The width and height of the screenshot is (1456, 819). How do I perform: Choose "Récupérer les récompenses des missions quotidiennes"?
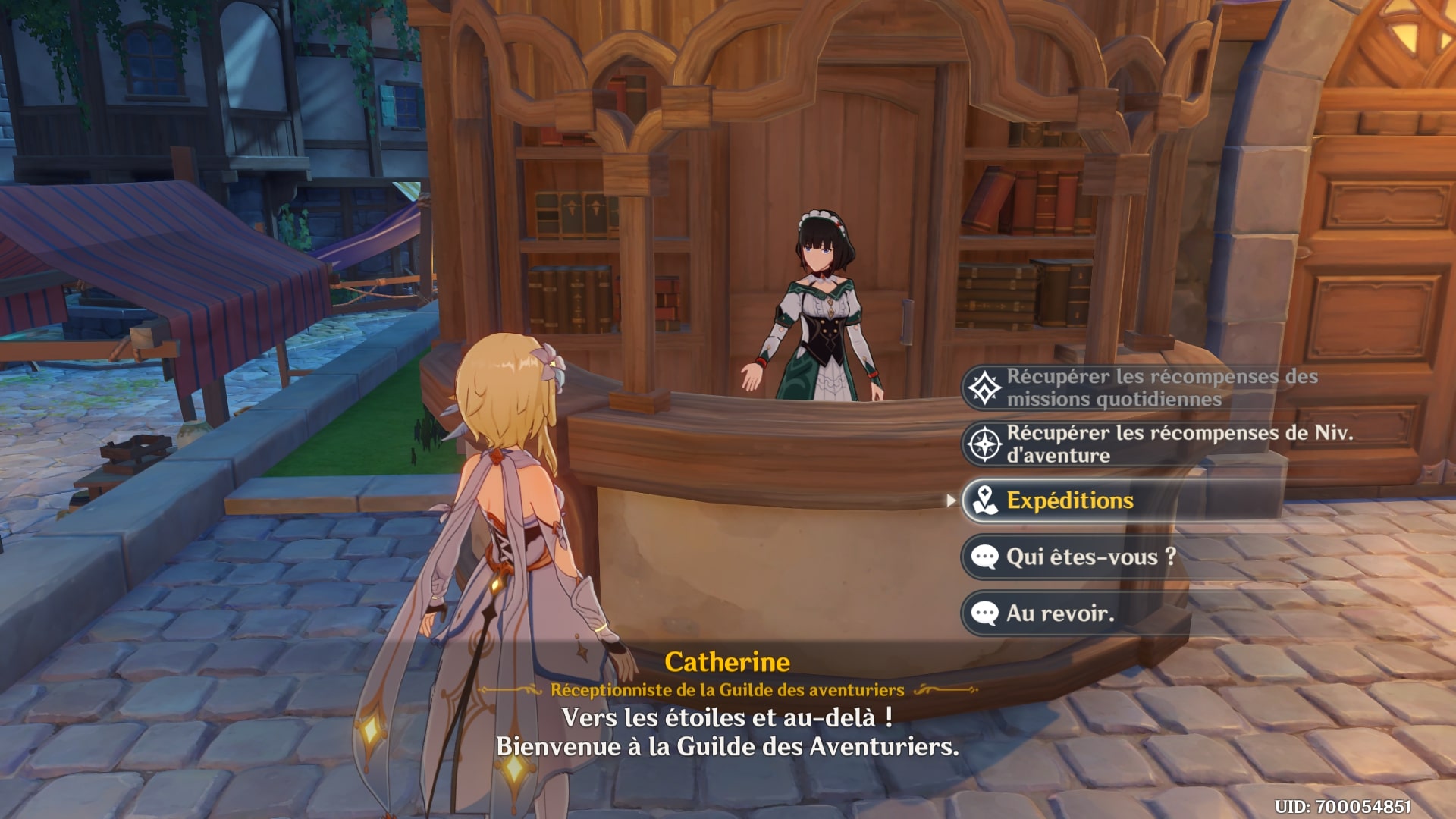(1137, 388)
